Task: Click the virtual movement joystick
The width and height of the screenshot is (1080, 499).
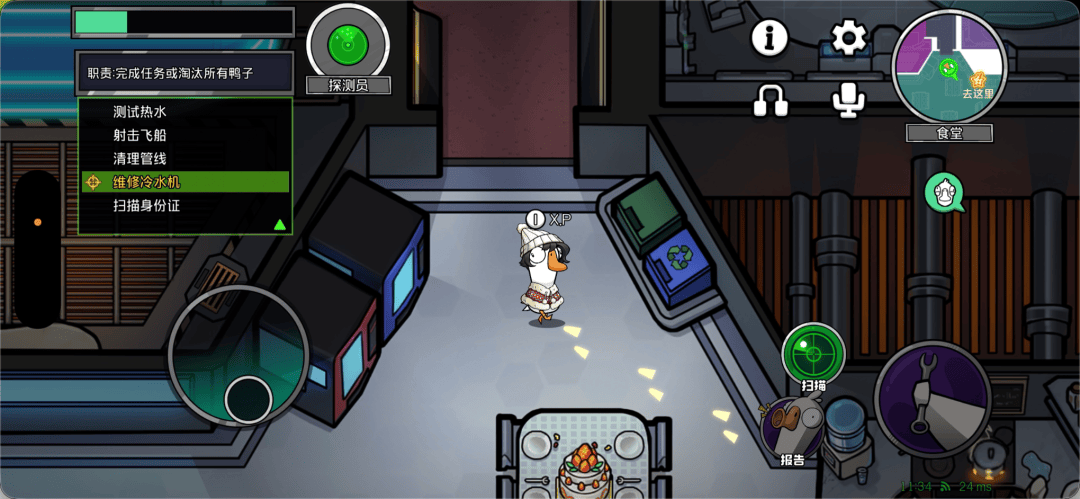Action: tap(249, 400)
